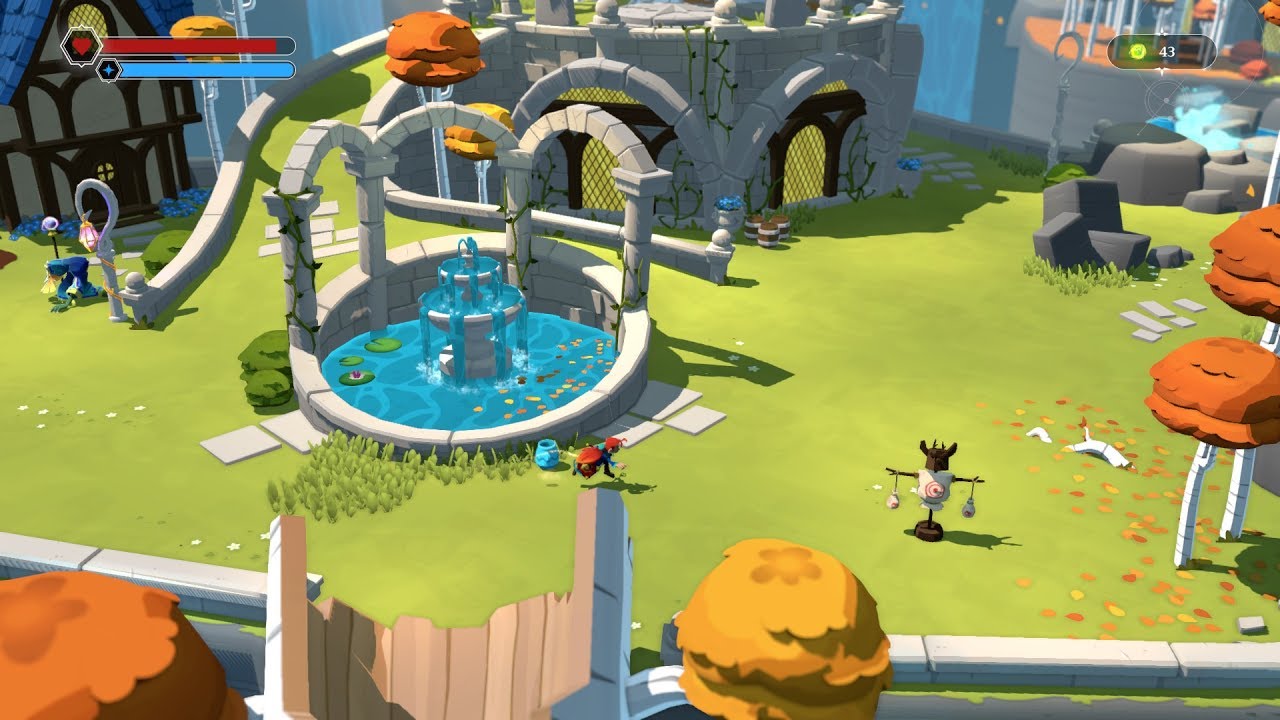Click the green currency orb icon
This screenshot has height=720, width=1280.
(x=1138, y=52)
